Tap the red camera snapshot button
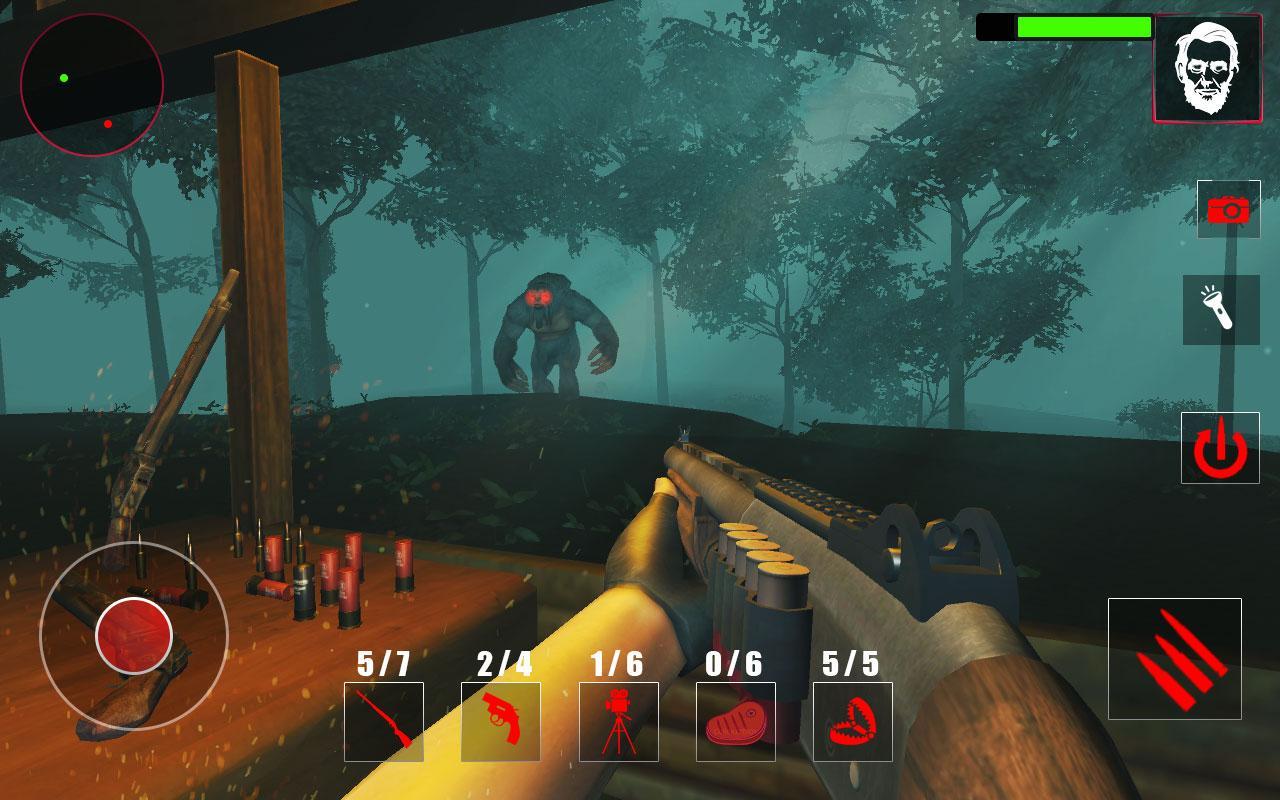Viewport: 1280px width, 800px height. (1228, 209)
